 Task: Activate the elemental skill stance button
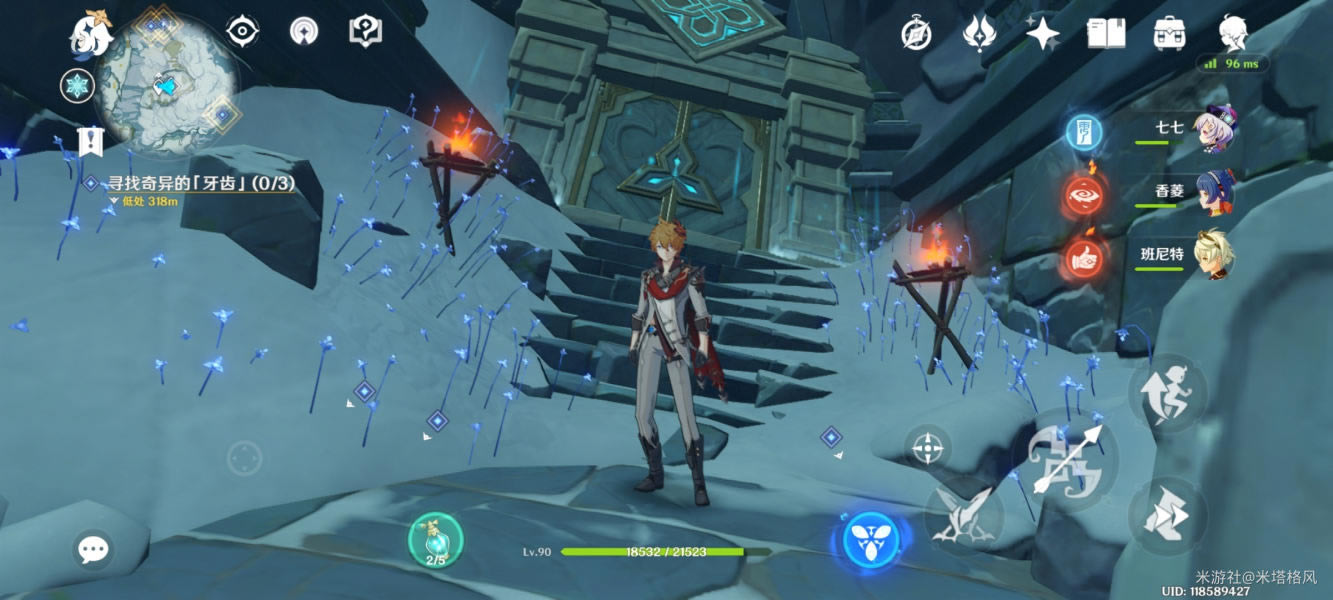[x=962, y=515]
